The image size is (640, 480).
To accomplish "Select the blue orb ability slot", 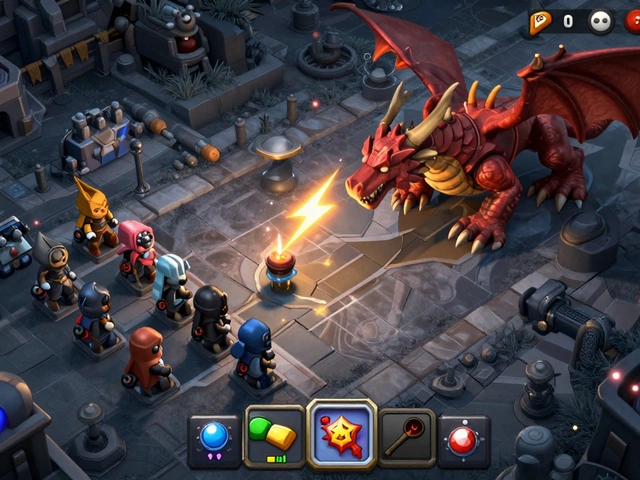I will [x=214, y=440].
